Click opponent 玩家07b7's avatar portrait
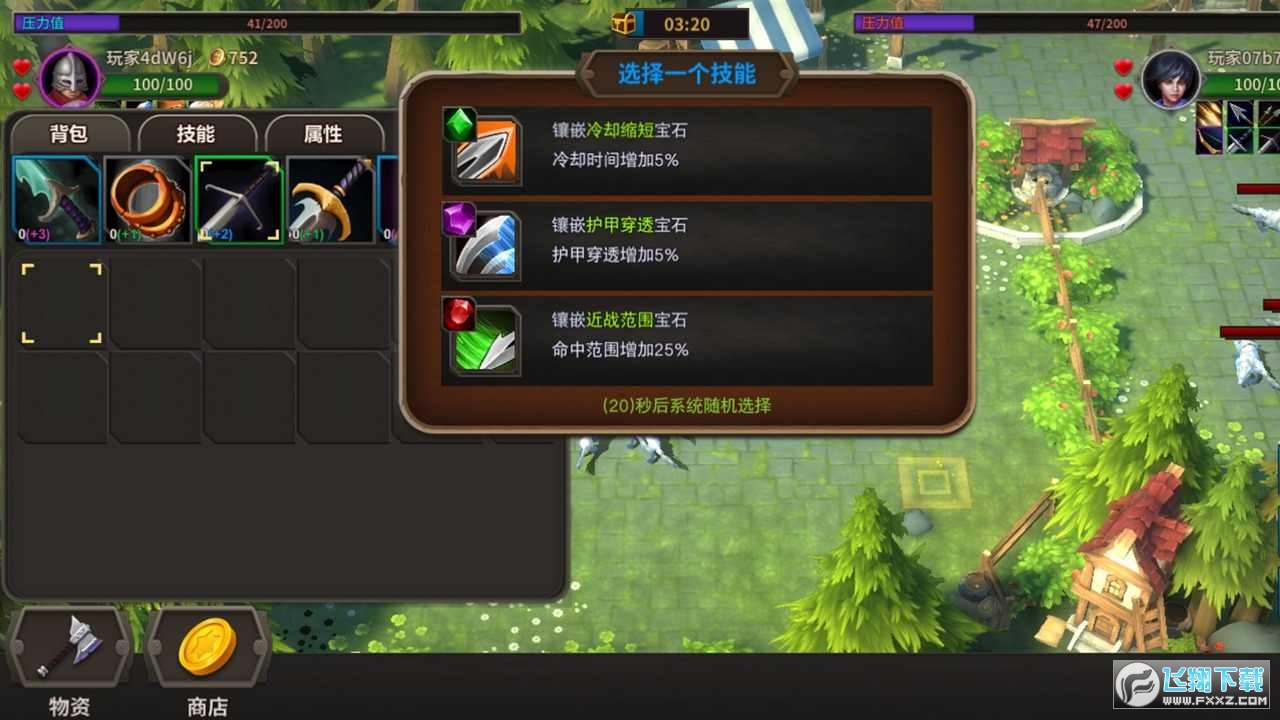The image size is (1280, 720). (x=1170, y=78)
